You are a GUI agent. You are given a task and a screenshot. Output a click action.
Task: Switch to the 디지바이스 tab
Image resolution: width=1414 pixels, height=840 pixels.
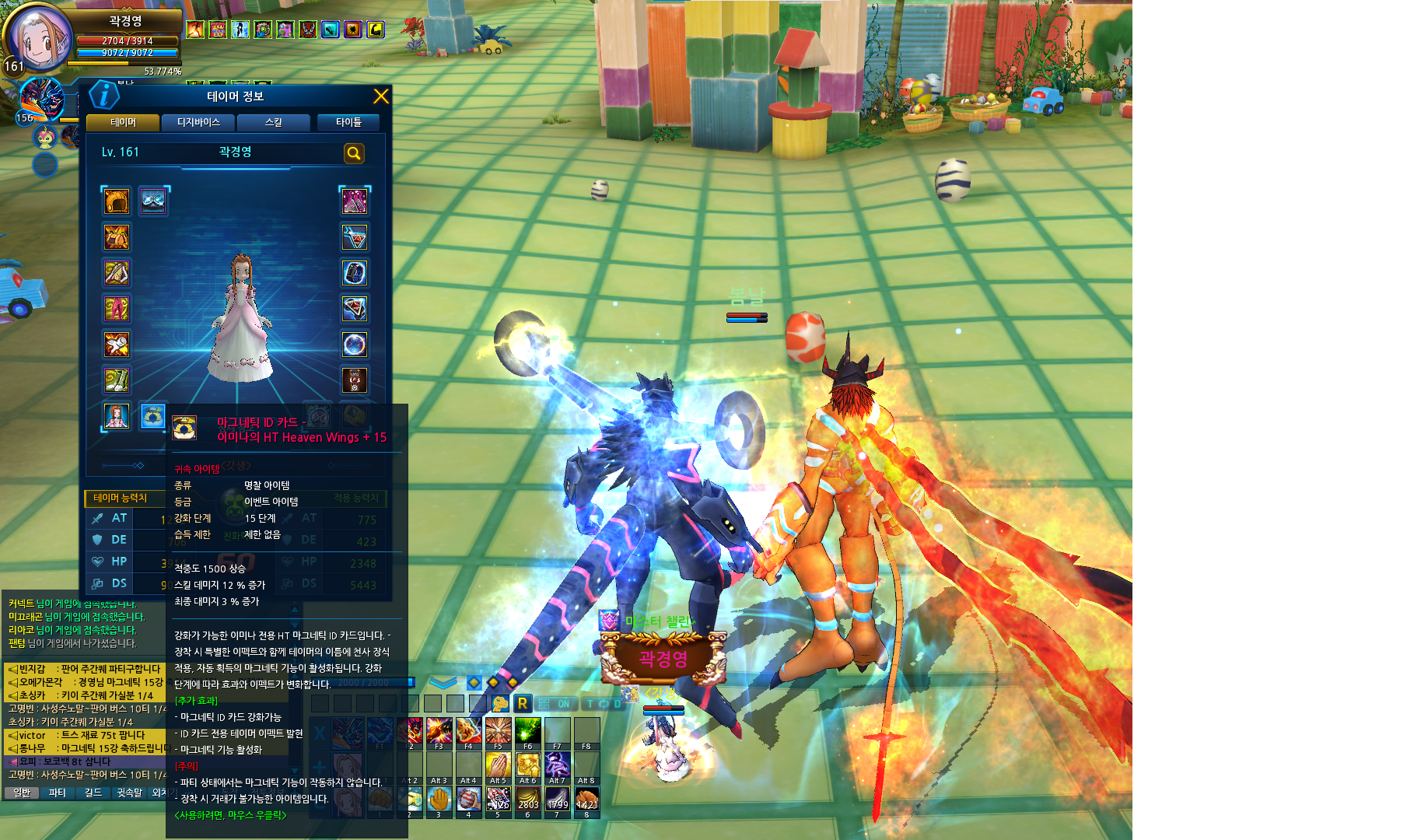tap(198, 123)
